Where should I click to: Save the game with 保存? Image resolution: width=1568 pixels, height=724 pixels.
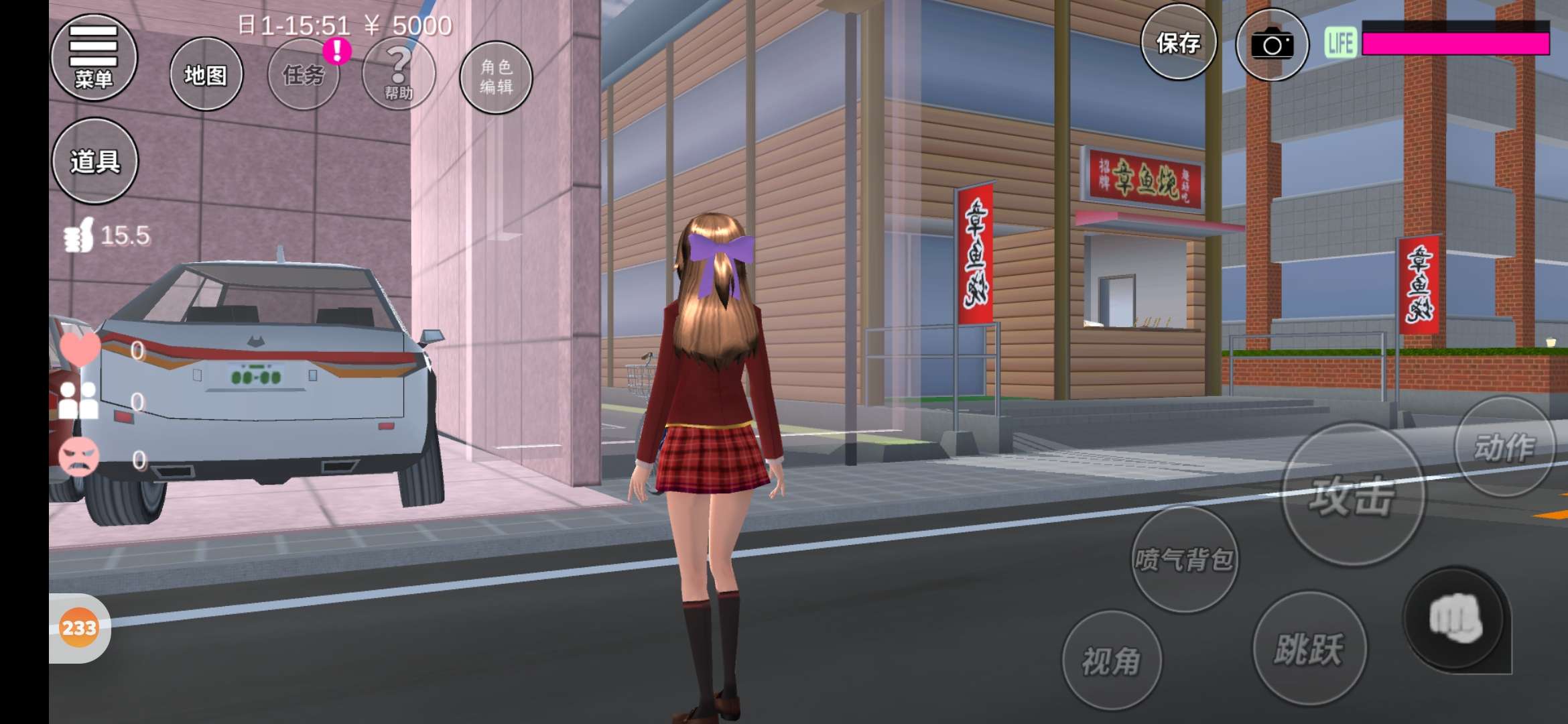tap(1178, 43)
